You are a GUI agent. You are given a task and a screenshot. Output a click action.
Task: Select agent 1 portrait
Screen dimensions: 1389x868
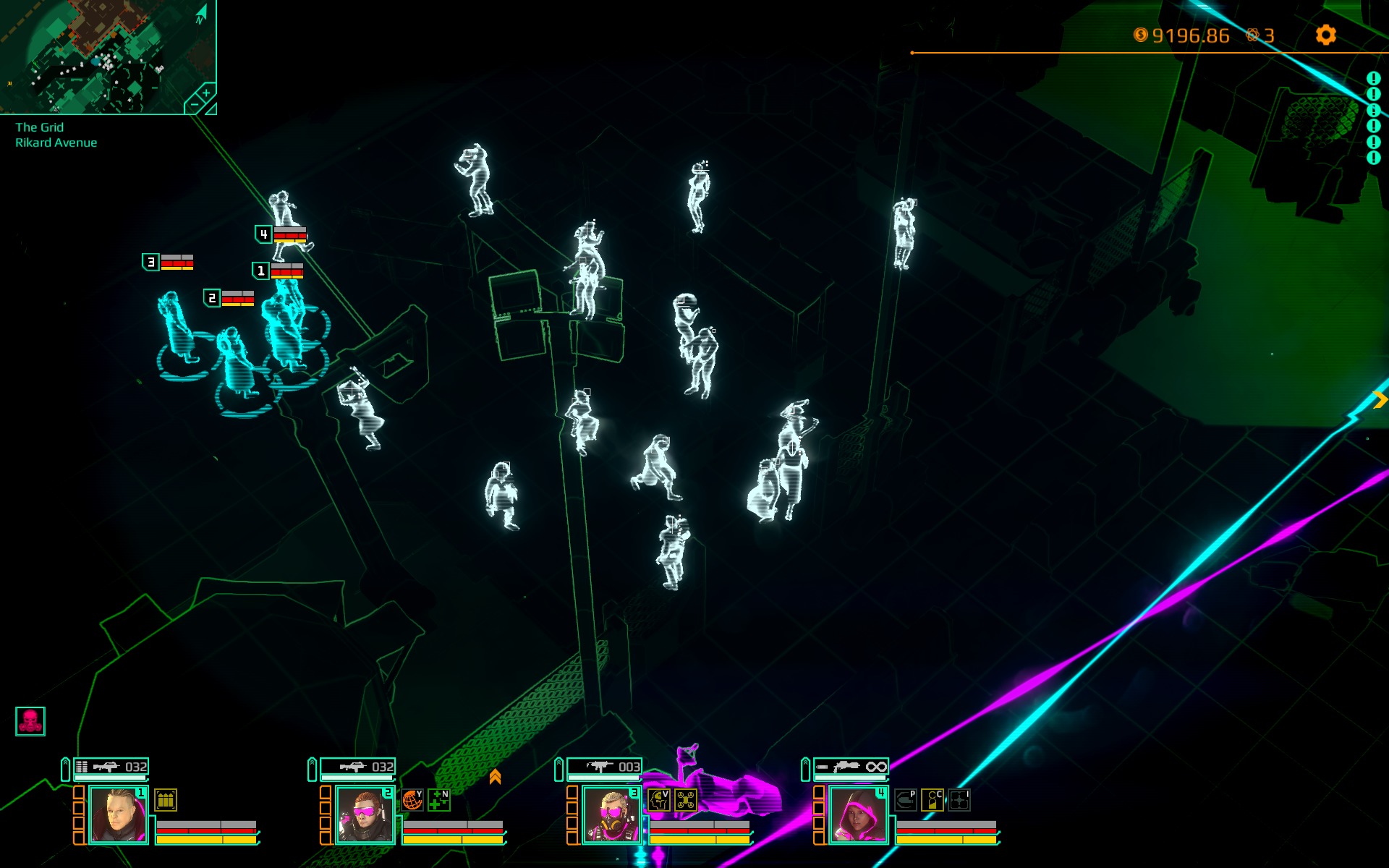click(x=118, y=815)
